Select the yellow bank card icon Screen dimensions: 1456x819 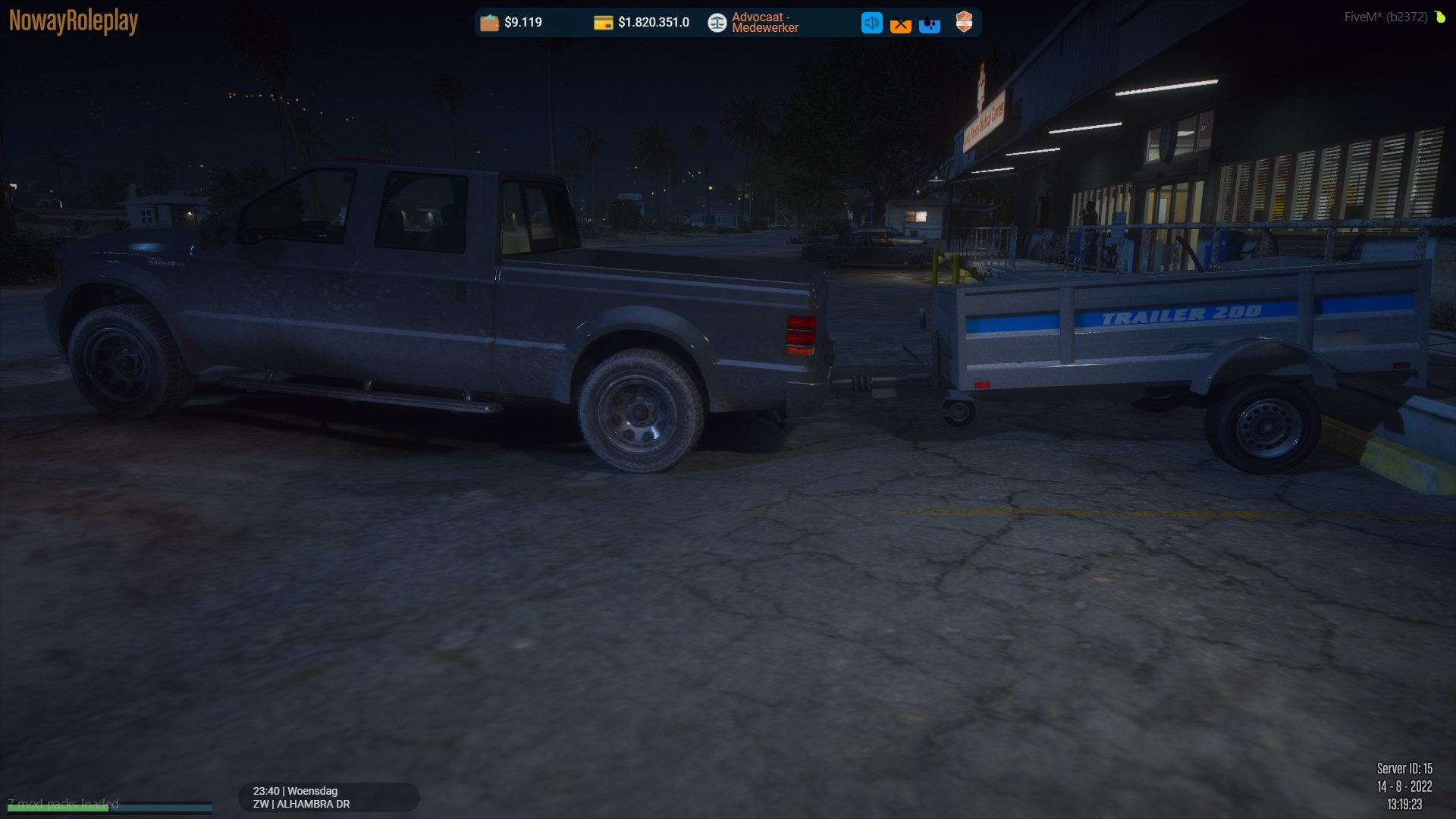[603, 23]
